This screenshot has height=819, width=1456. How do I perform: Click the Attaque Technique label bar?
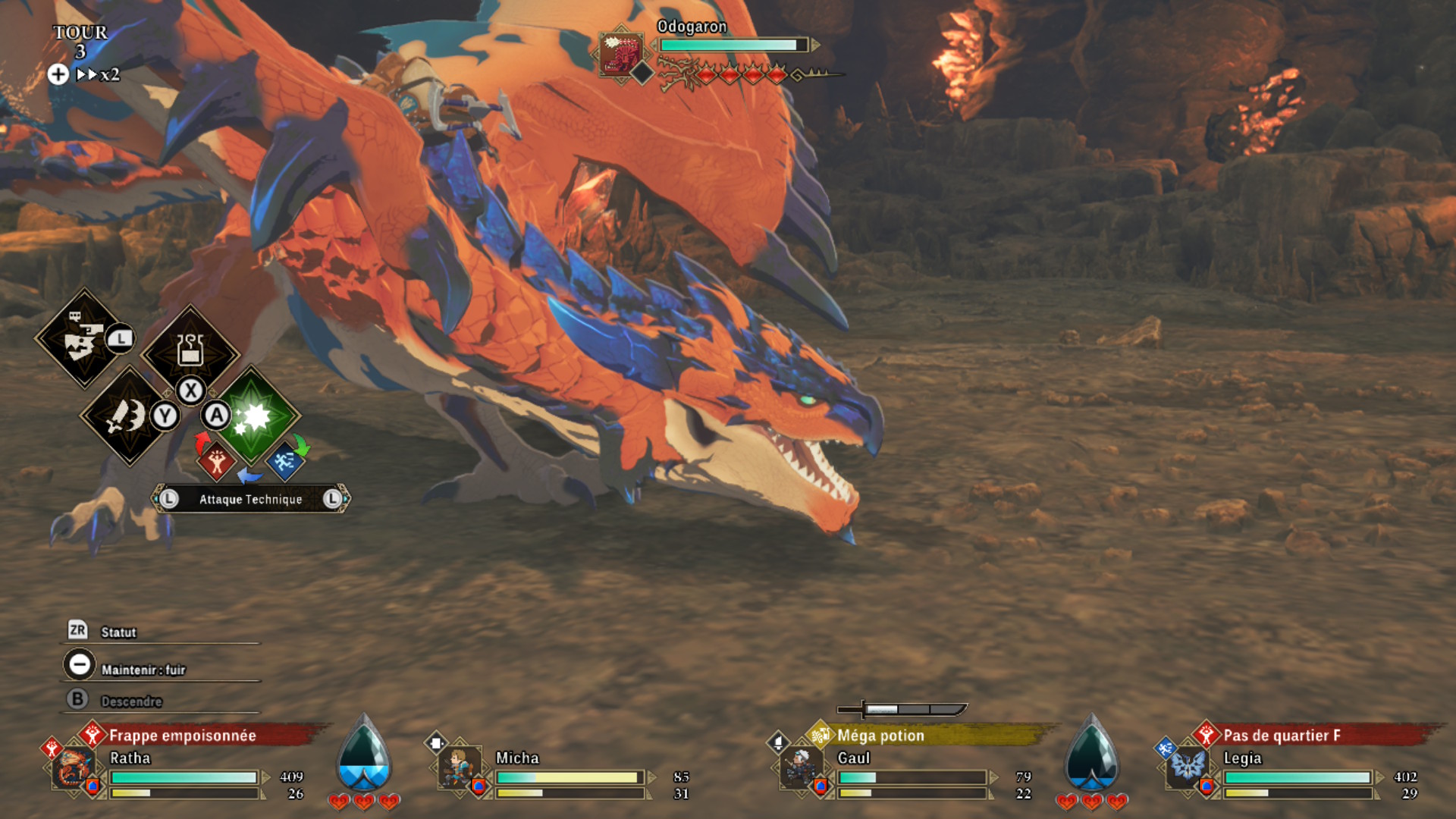coord(250,499)
